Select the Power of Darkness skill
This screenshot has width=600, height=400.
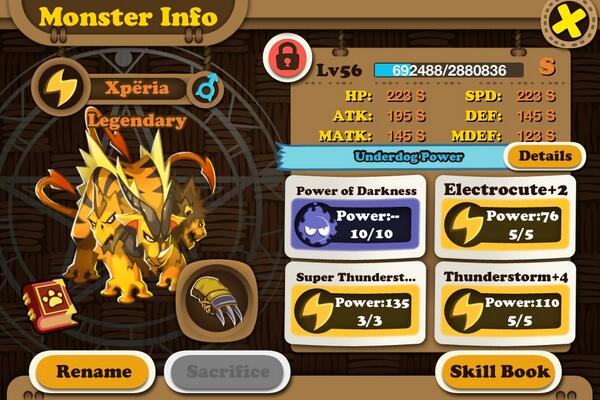(357, 212)
